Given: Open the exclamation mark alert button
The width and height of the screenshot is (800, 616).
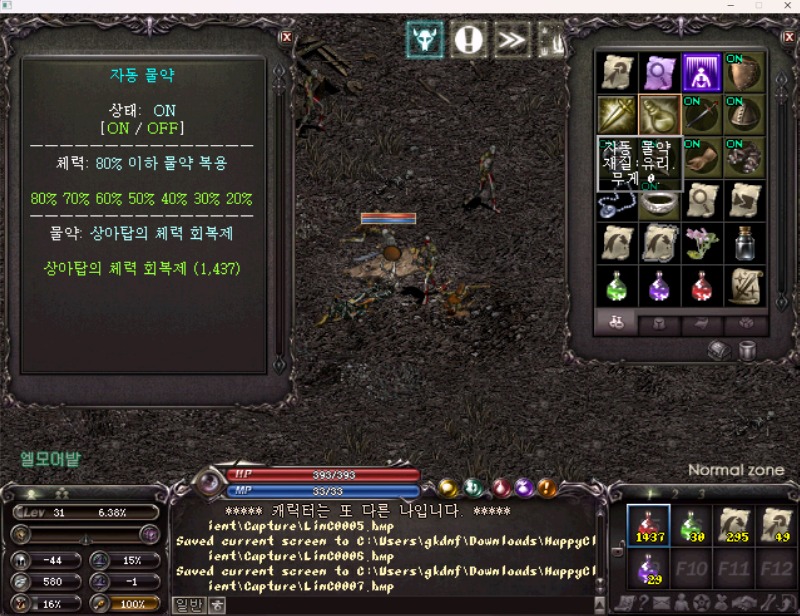Looking at the screenshot, I should click(468, 40).
